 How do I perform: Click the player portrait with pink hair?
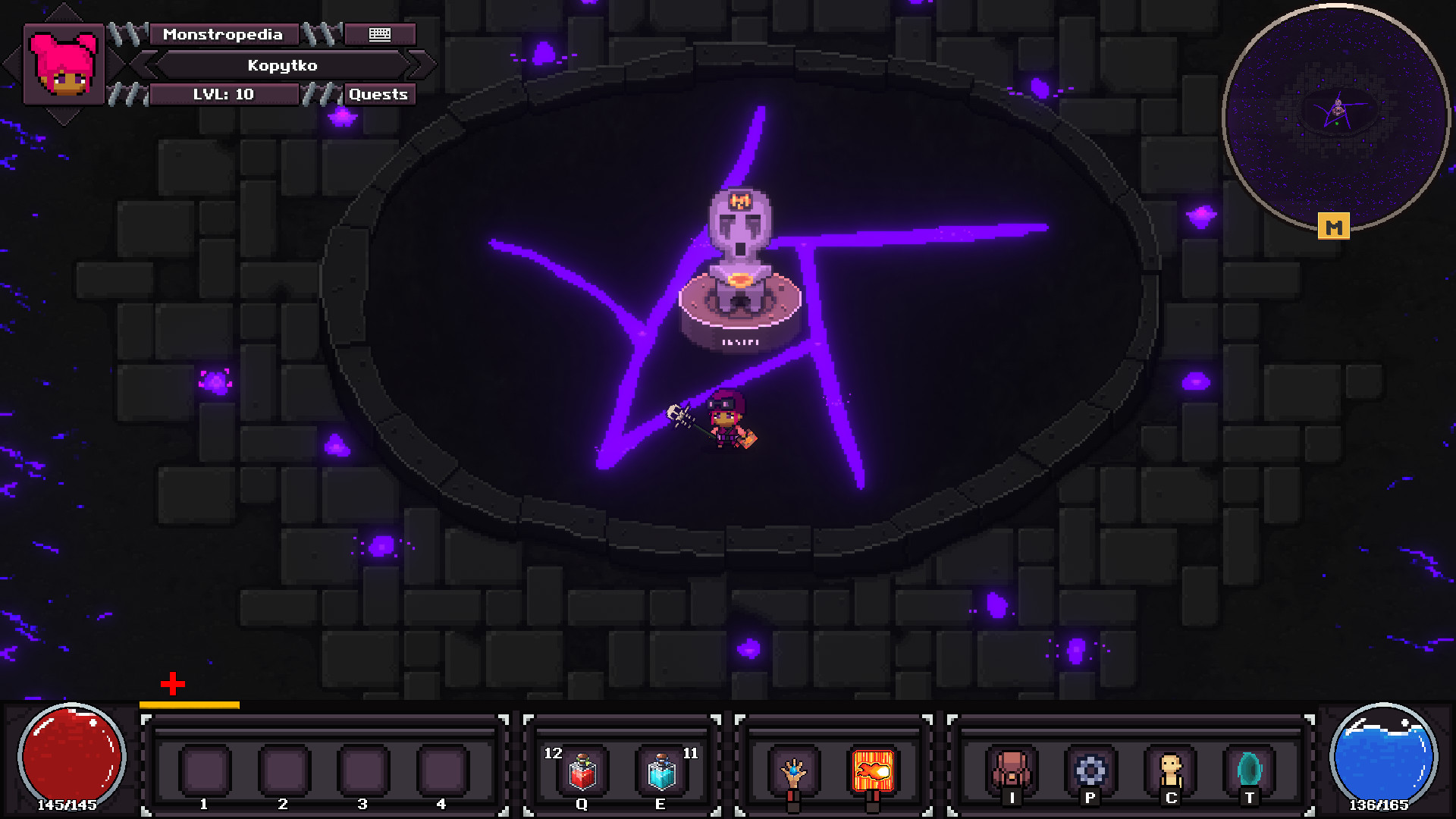pos(63,63)
